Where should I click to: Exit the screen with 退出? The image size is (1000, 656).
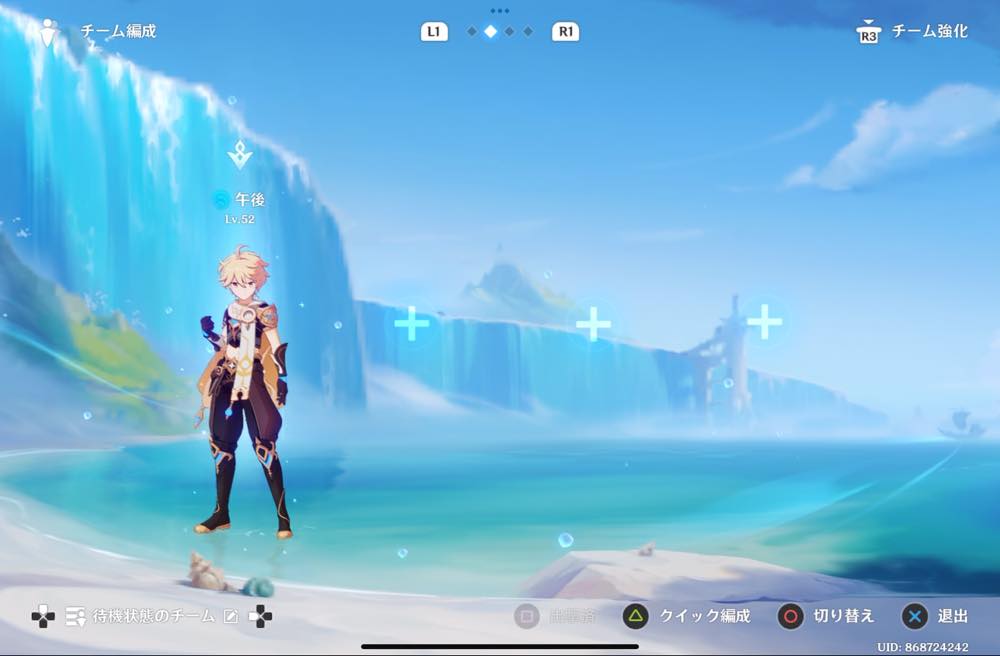[937, 616]
